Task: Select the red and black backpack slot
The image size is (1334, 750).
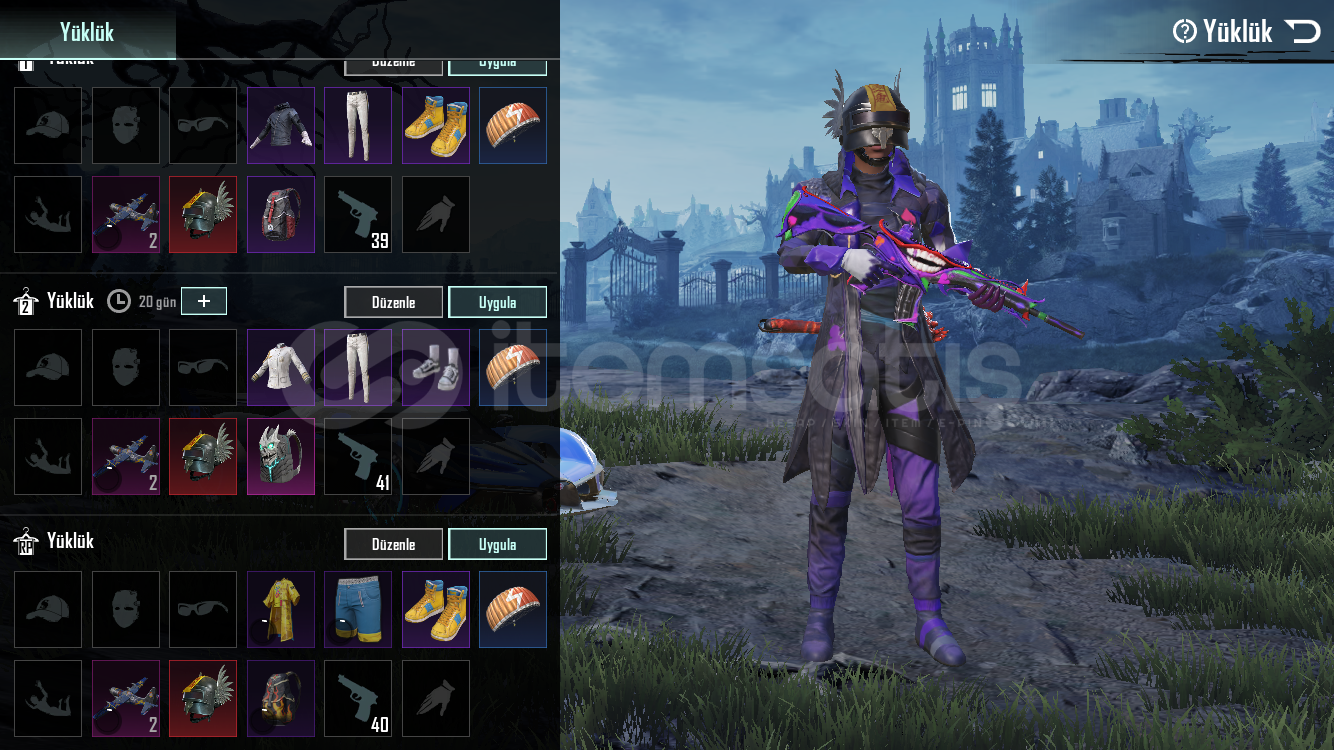Action: 281,214
